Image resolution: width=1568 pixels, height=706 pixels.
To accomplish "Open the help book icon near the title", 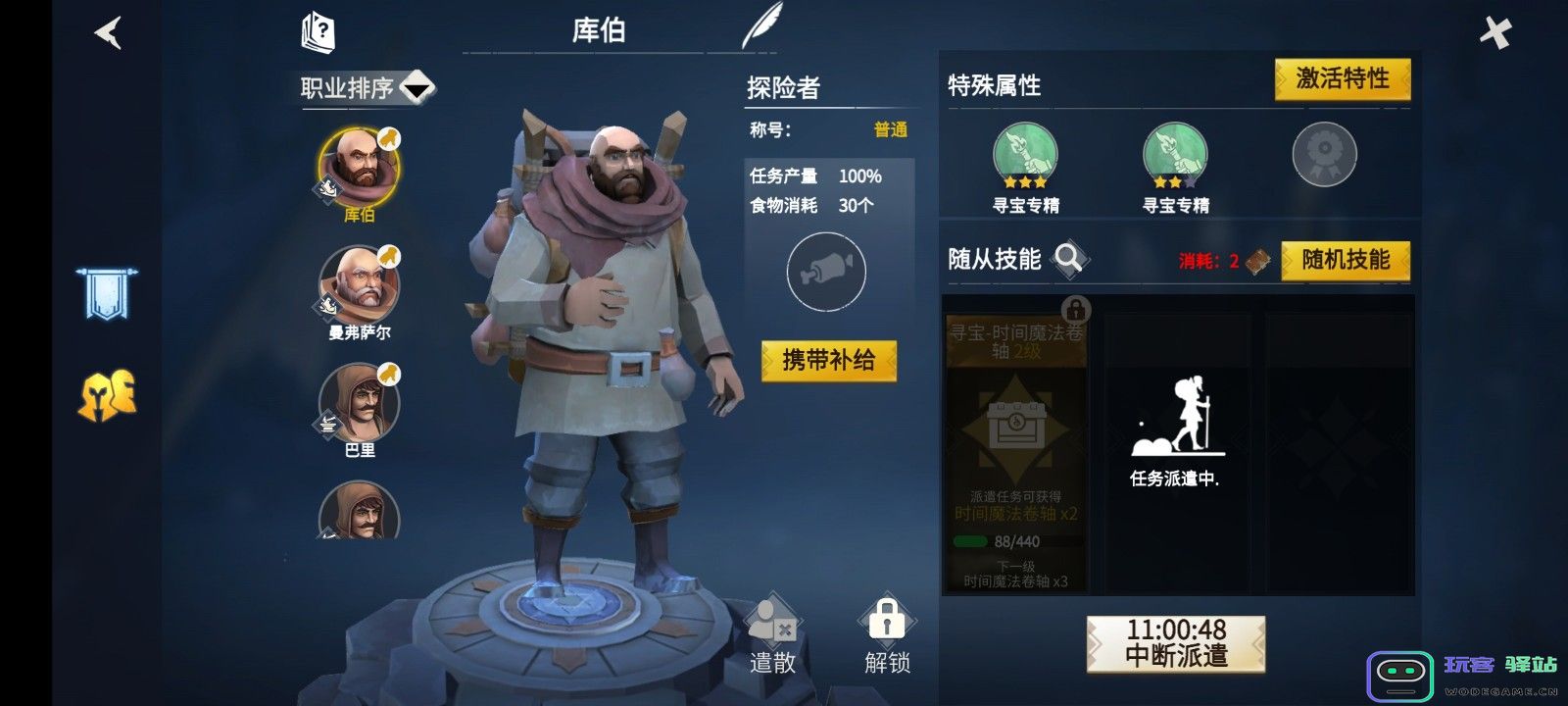I will (x=316, y=30).
